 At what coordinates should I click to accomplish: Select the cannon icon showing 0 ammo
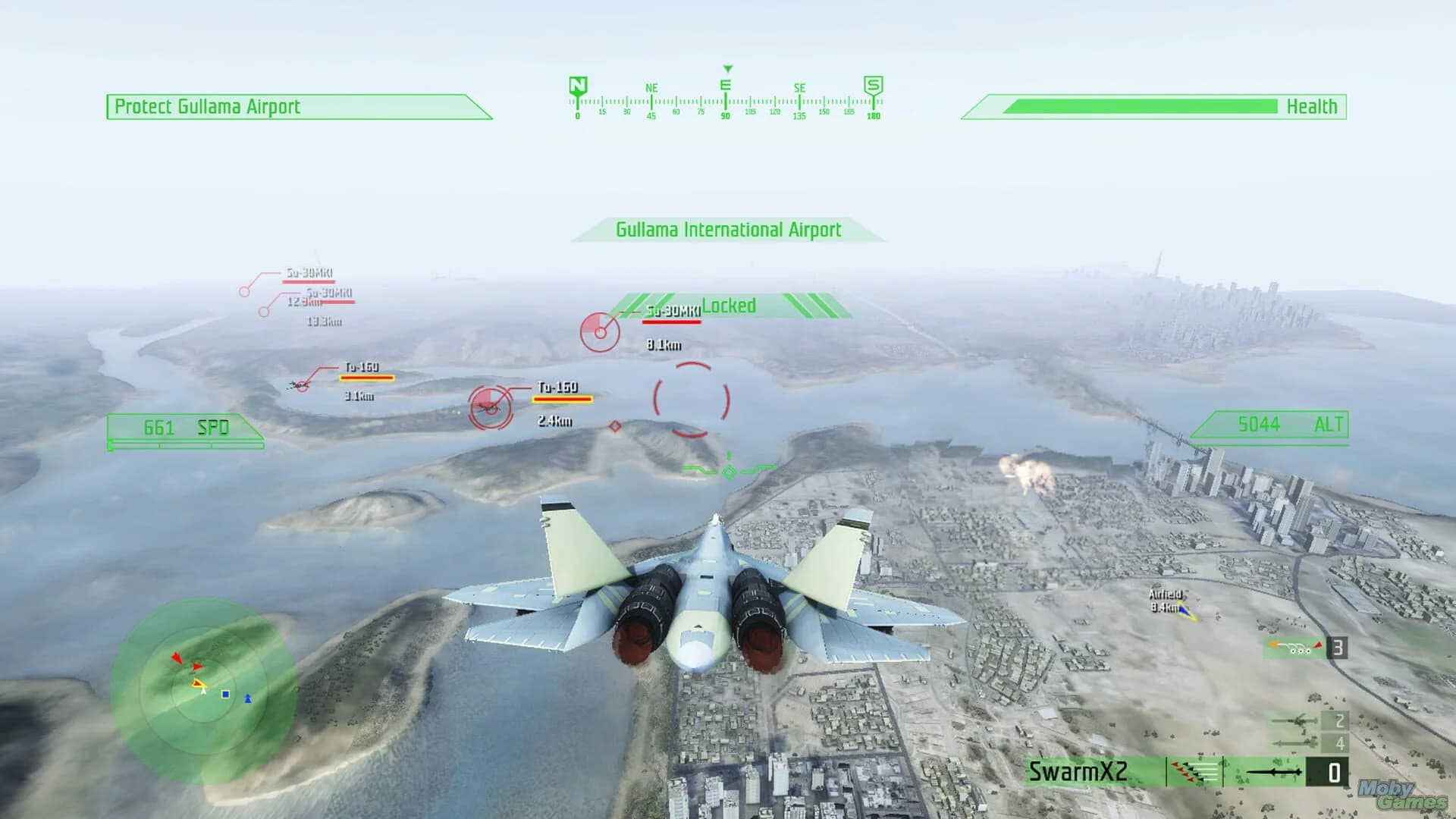point(1274,772)
